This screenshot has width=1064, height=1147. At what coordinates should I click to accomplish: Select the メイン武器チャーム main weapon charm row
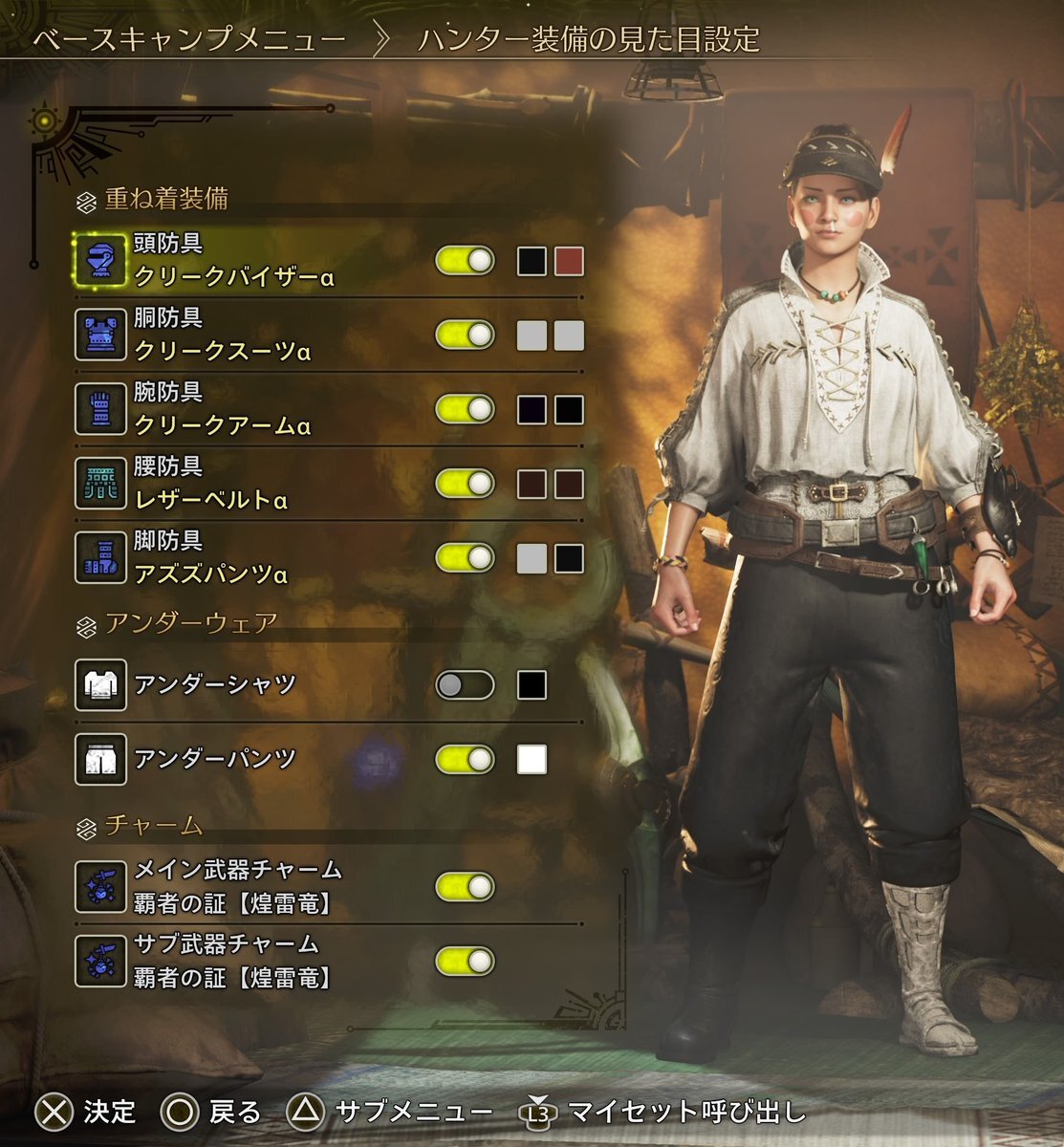(237, 886)
